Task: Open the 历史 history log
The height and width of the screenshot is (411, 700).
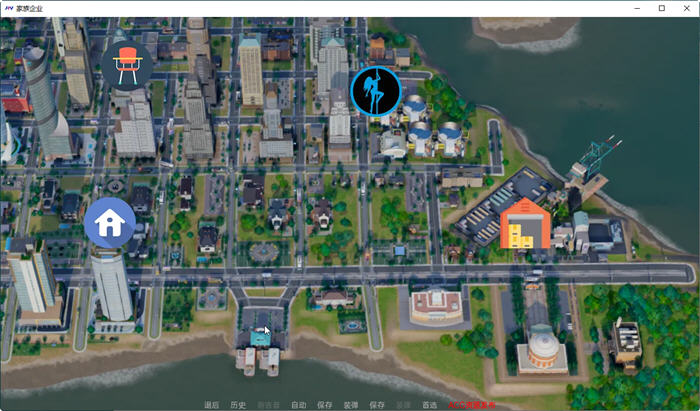Action: point(238,405)
